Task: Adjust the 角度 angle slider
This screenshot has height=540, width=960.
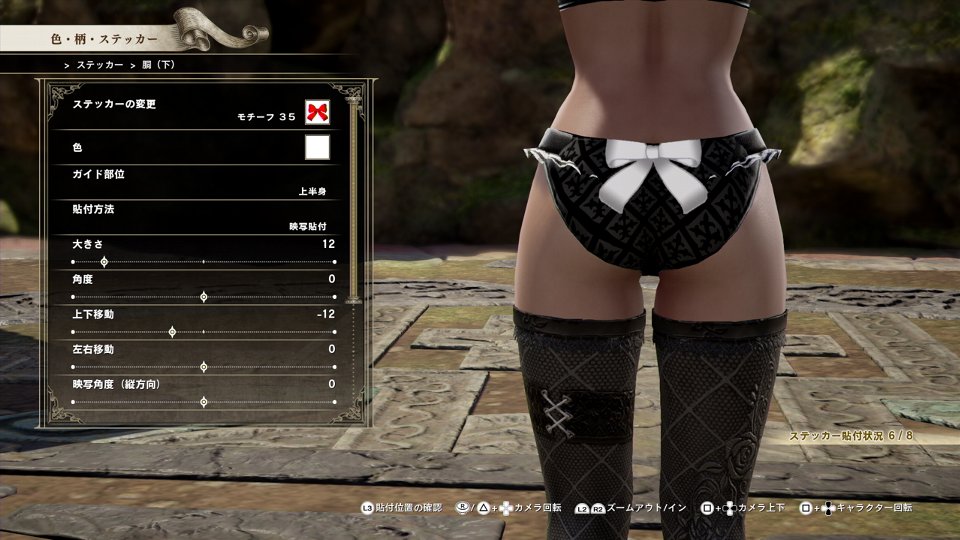Action: point(204,297)
